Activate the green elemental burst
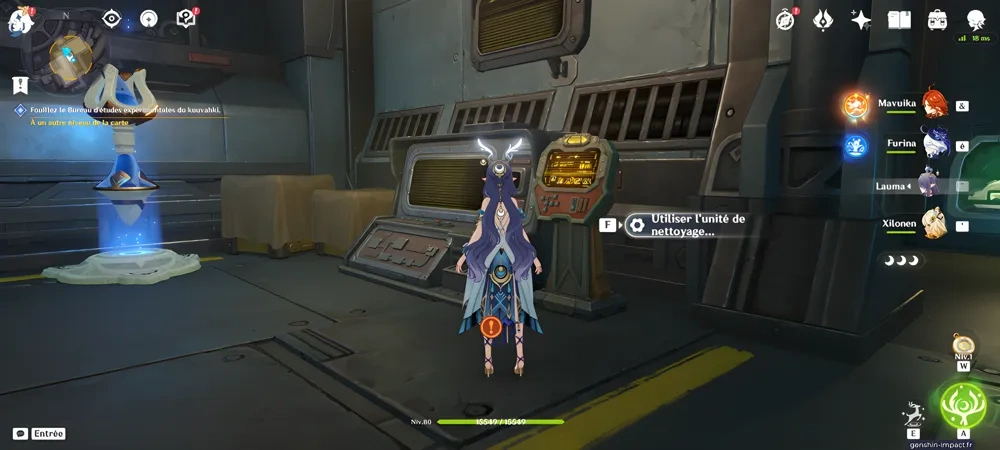 click(963, 405)
